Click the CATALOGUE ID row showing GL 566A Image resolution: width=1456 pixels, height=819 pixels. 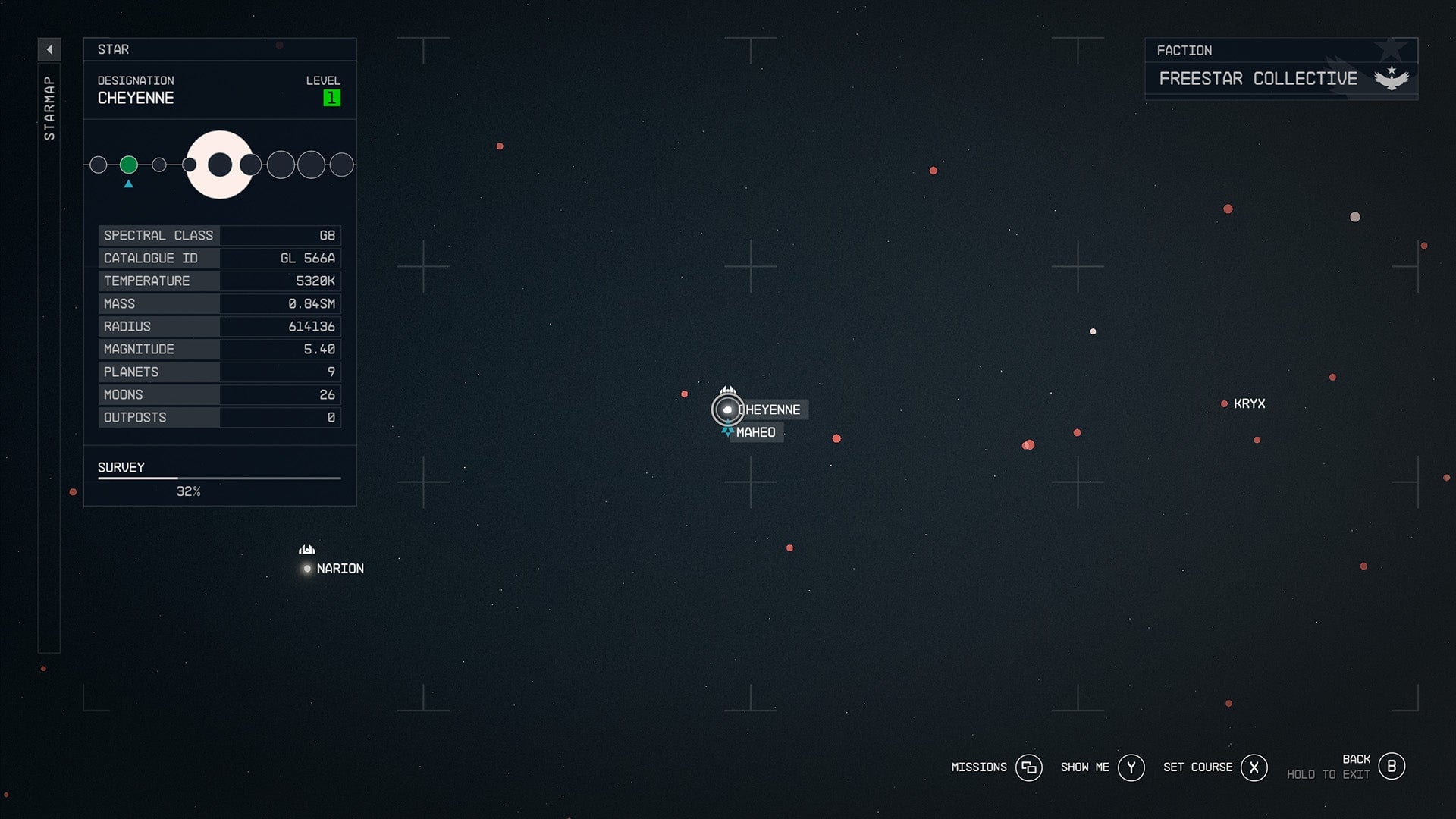tap(219, 258)
